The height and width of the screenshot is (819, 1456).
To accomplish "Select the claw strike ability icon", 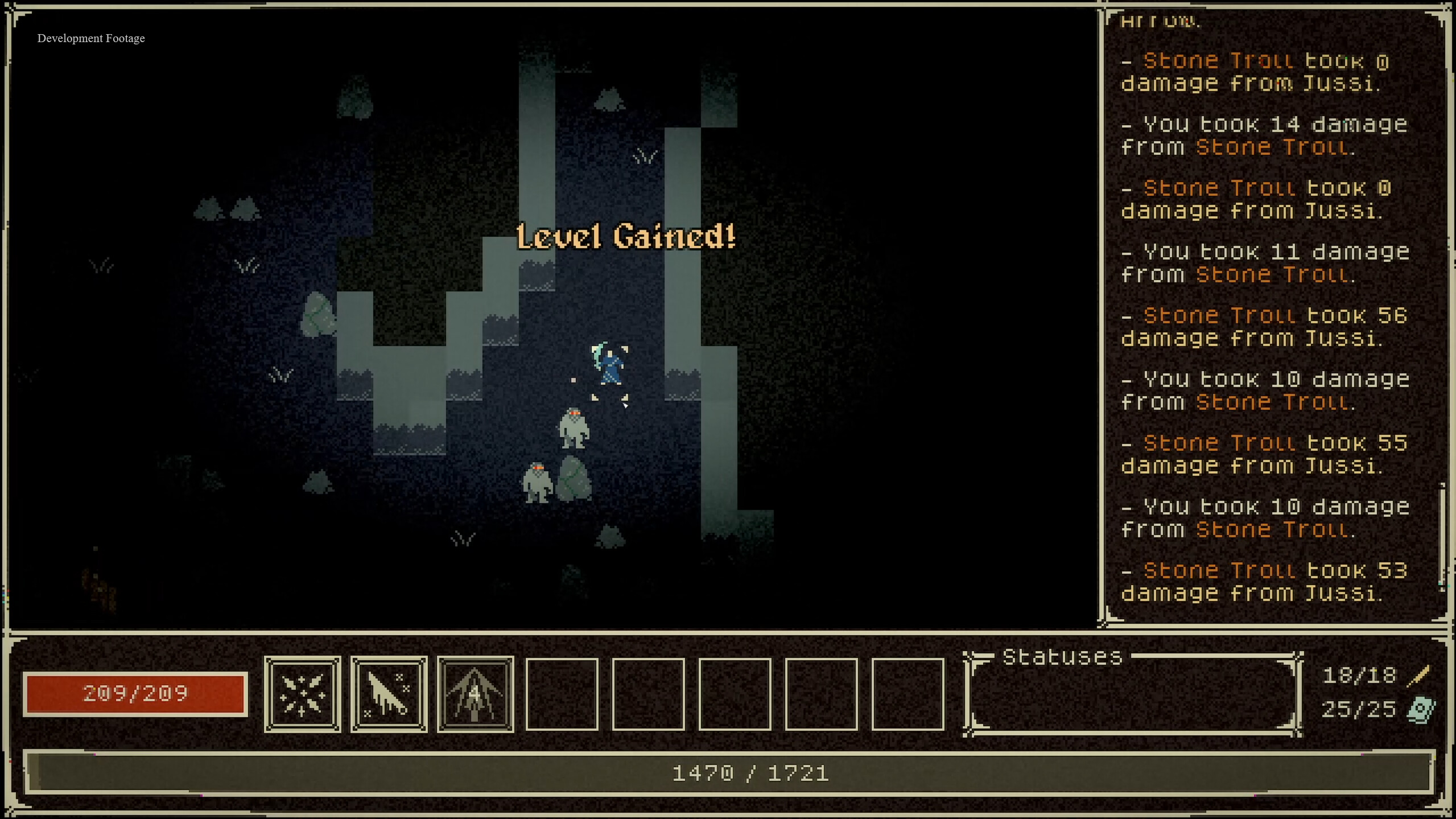I will click(x=389, y=693).
